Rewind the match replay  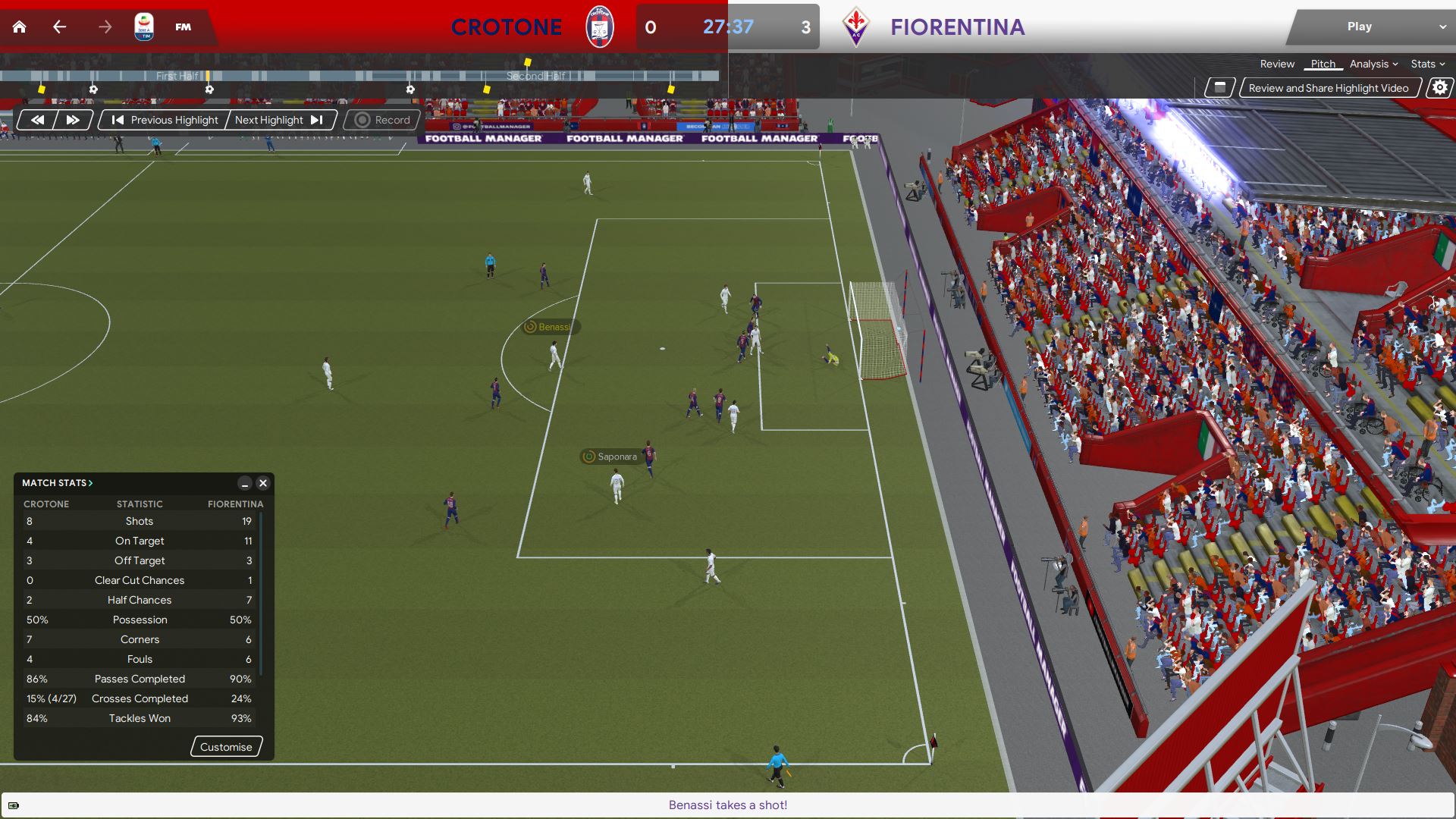pyautogui.click(x=37, y=120)
